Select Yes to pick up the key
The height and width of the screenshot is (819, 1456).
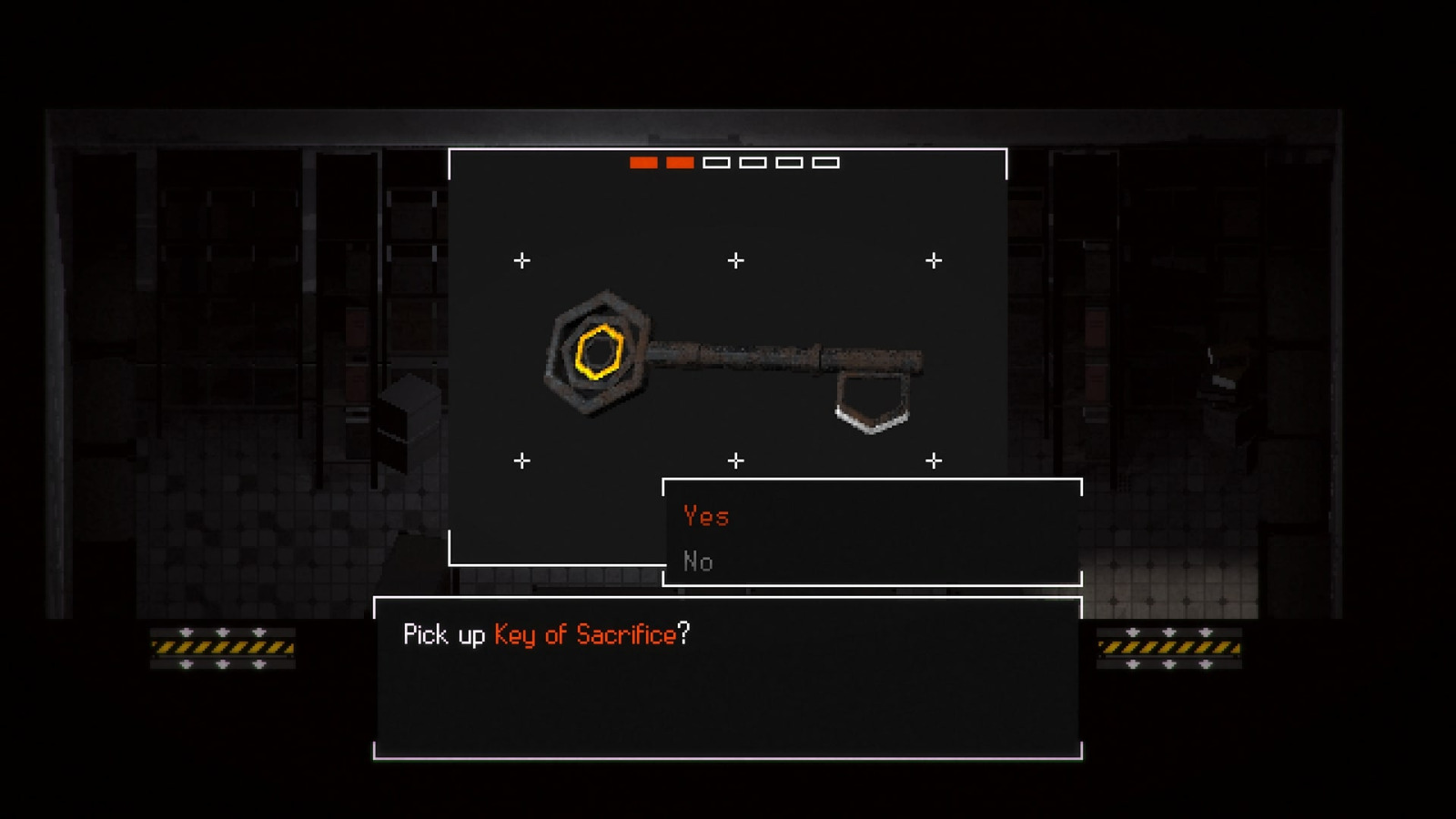click(x=706, y=516)
